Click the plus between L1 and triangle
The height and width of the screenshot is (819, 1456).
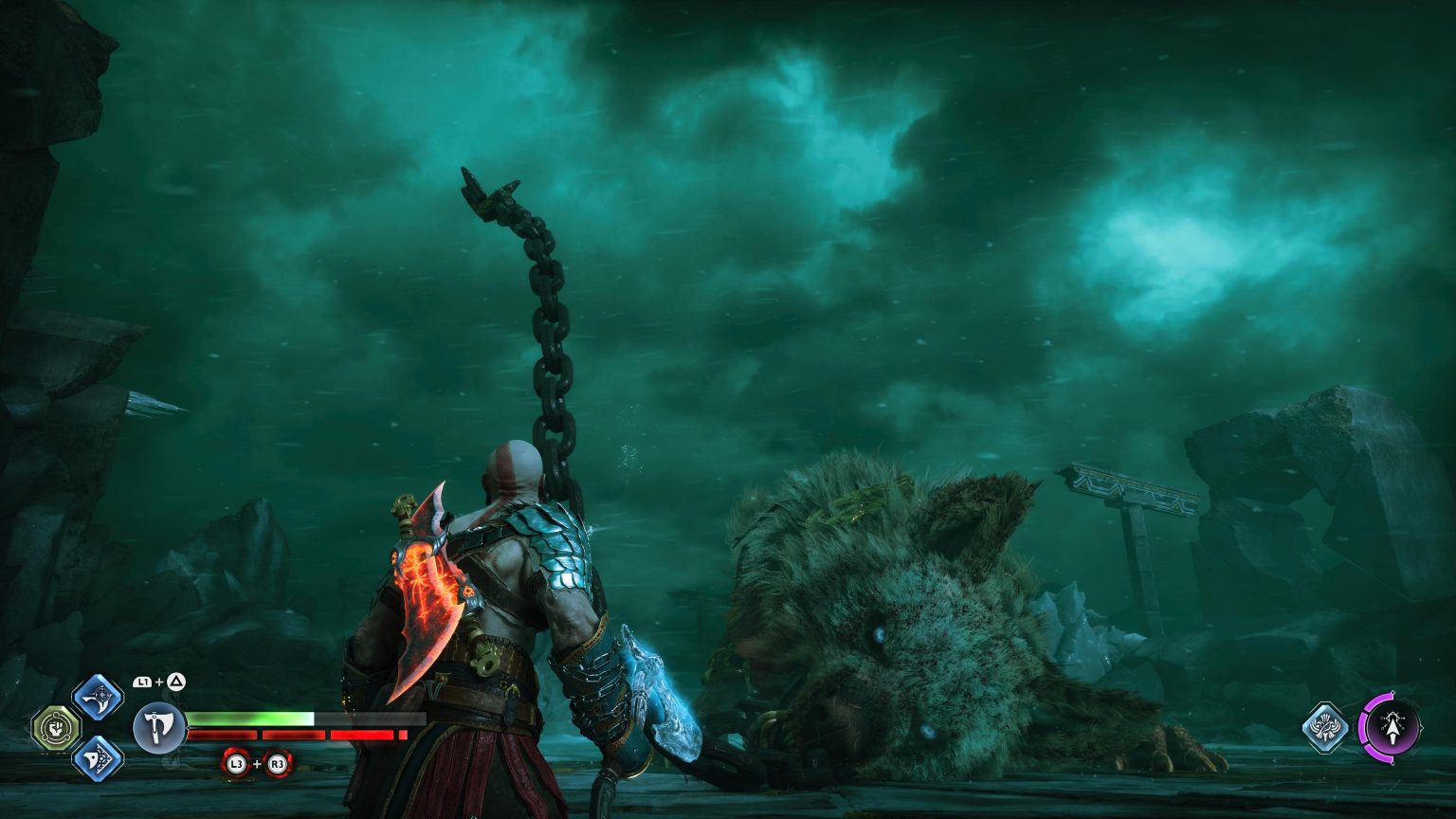tap(158, 680)
